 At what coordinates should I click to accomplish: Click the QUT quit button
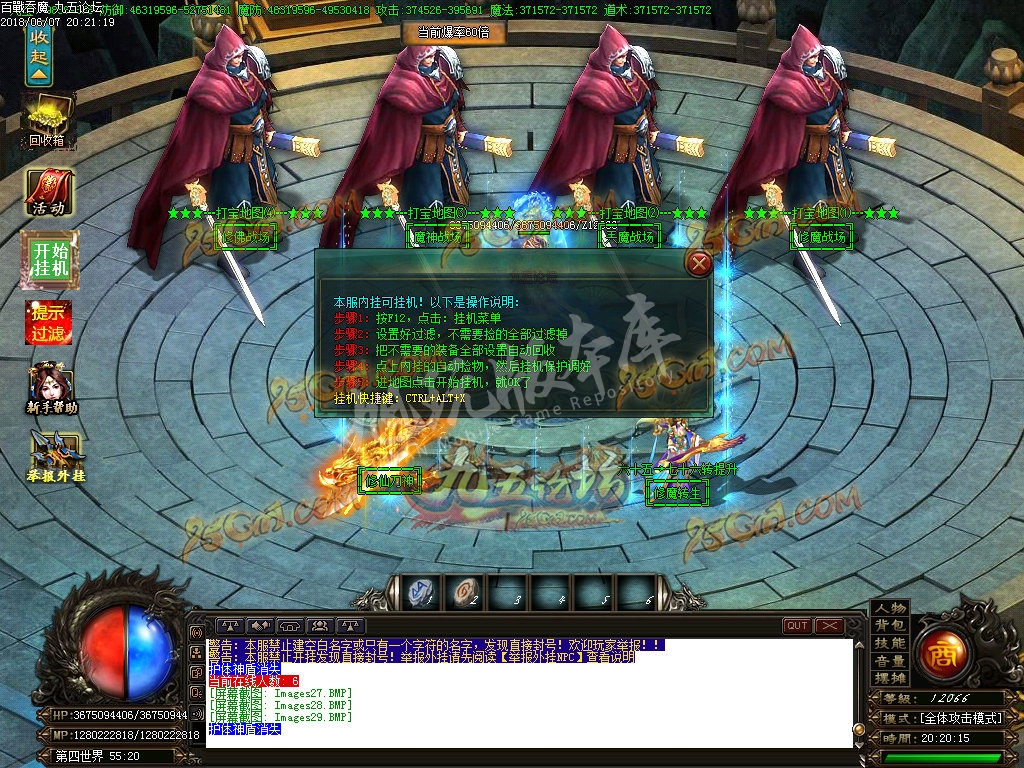tap(797, 626)
